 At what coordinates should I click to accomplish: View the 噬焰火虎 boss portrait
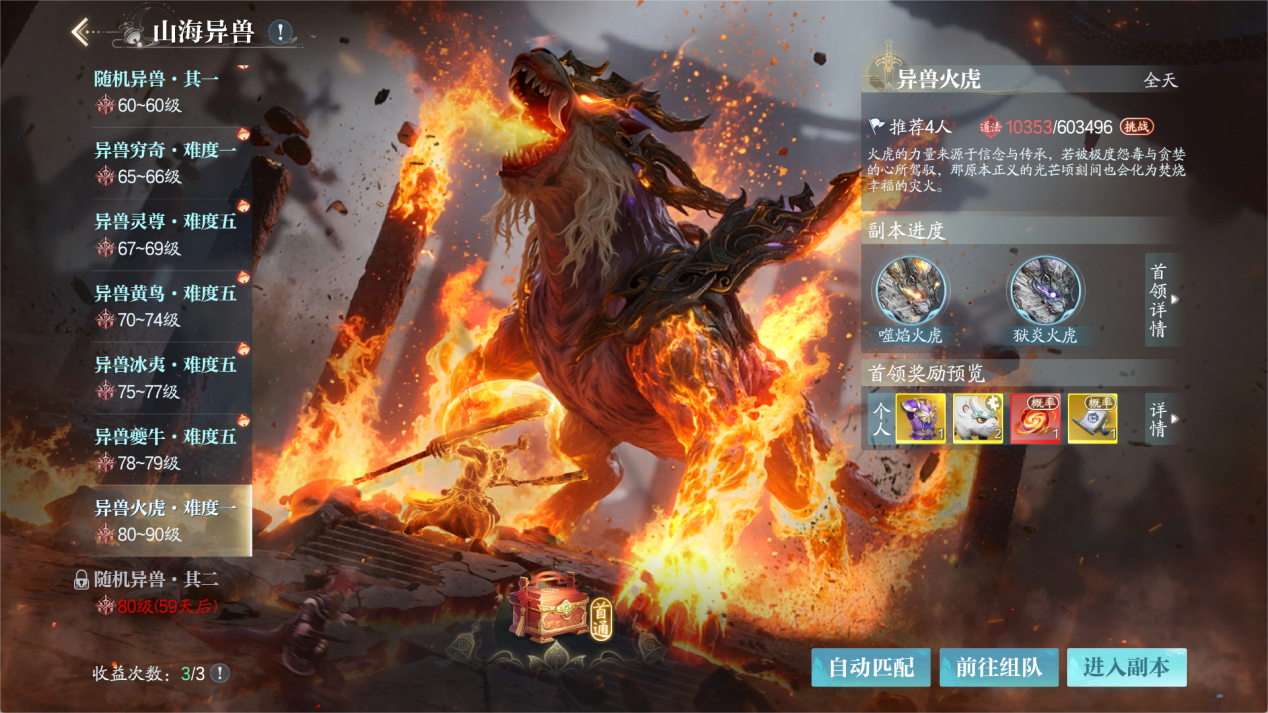910,291
